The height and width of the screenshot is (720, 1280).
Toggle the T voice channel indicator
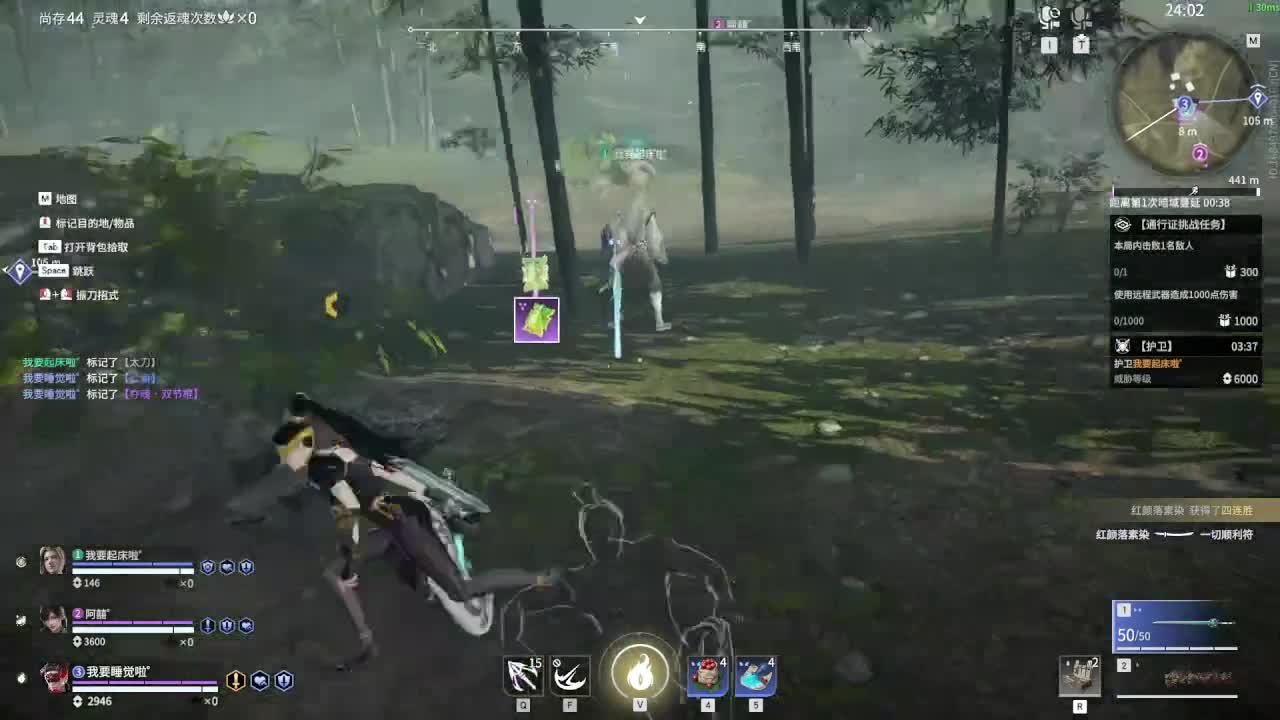pyautogui.click(x=1080, y=44)
